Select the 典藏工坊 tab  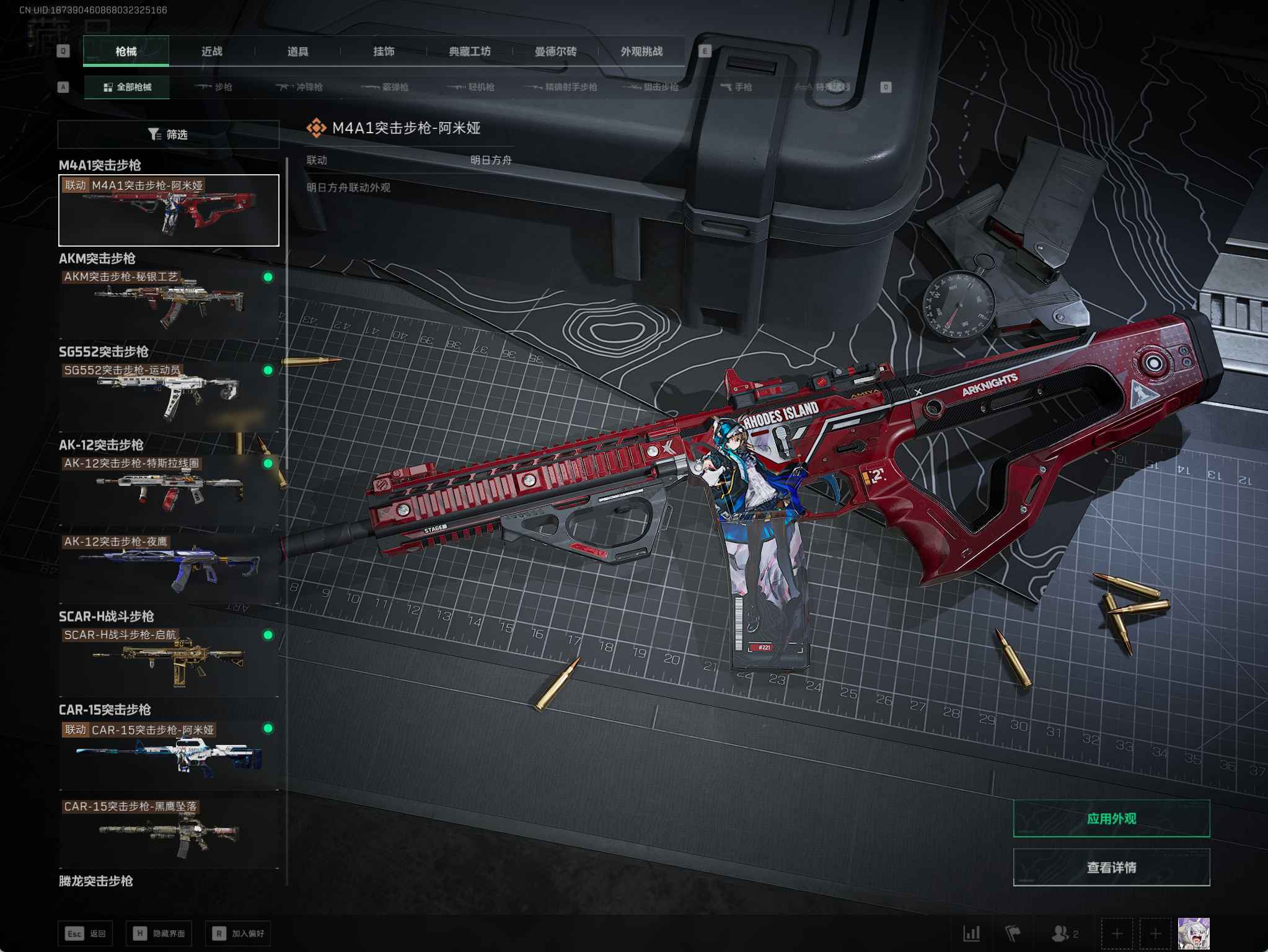tap(470, 51)
